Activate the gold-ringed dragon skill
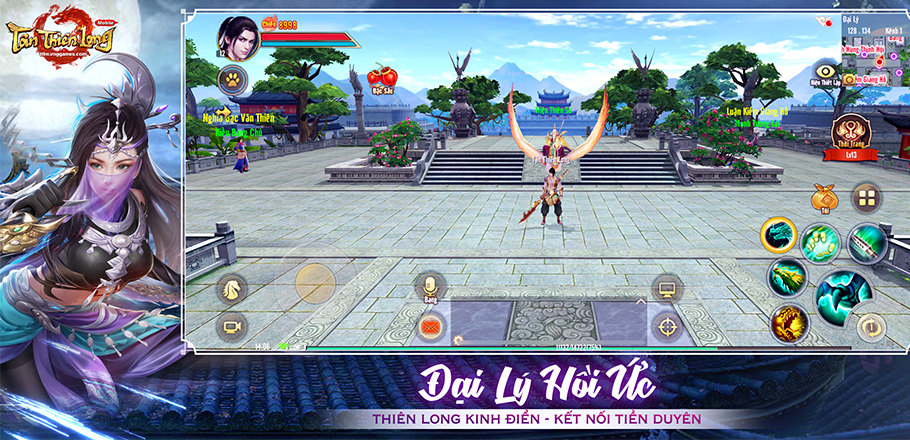This screenshot has width=910, height=440. tap(777, 235)
